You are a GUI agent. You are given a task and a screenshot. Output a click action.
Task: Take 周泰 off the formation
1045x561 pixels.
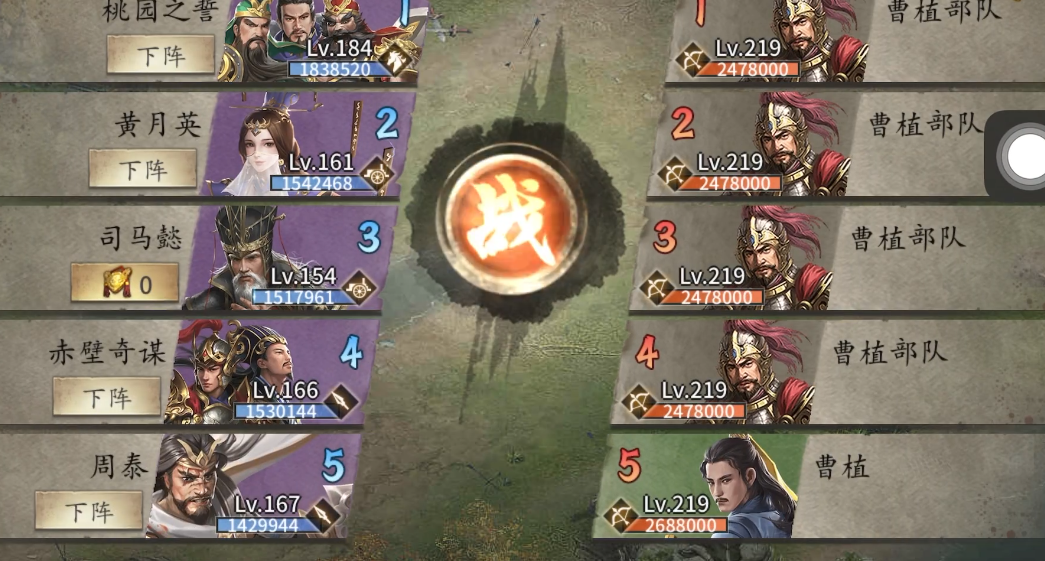pyautogui.click(x=88, y=510)
